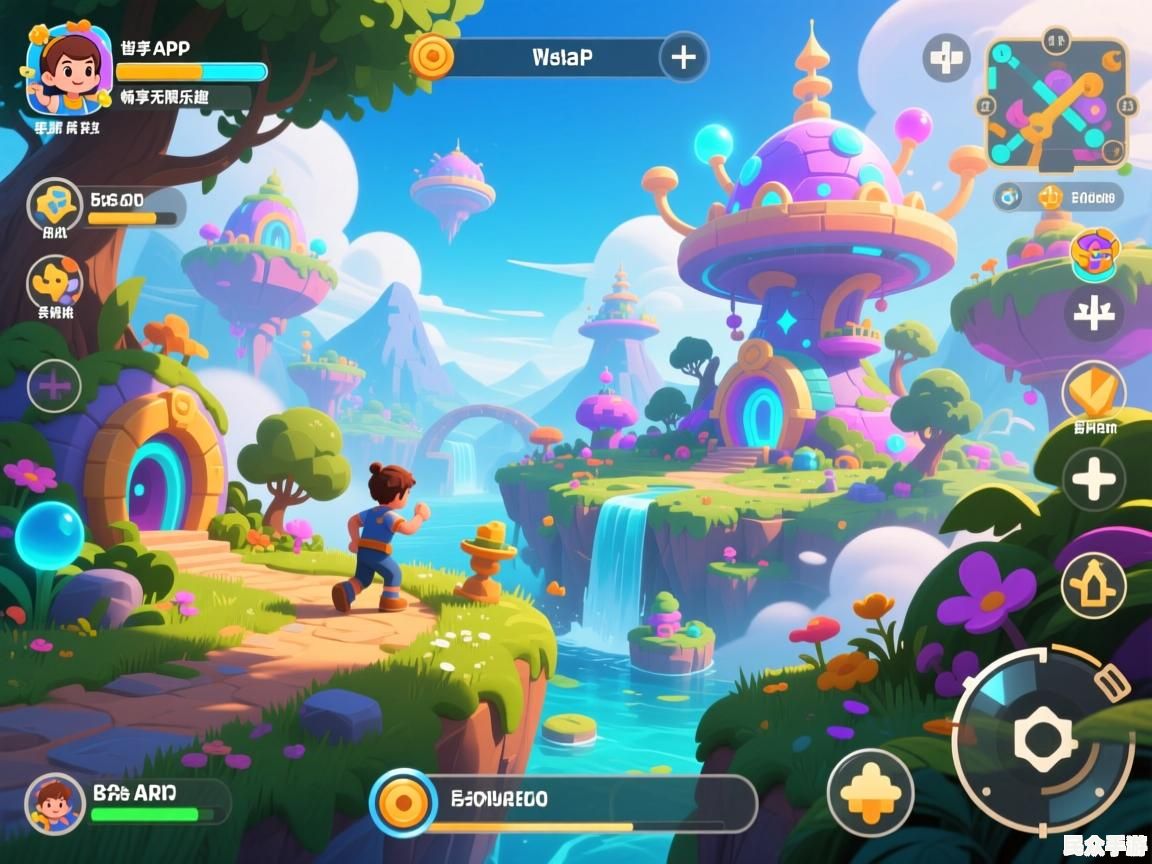1152x864 pixels.
Task: Open the yellow gem progress icon
Action: [54, 206]
